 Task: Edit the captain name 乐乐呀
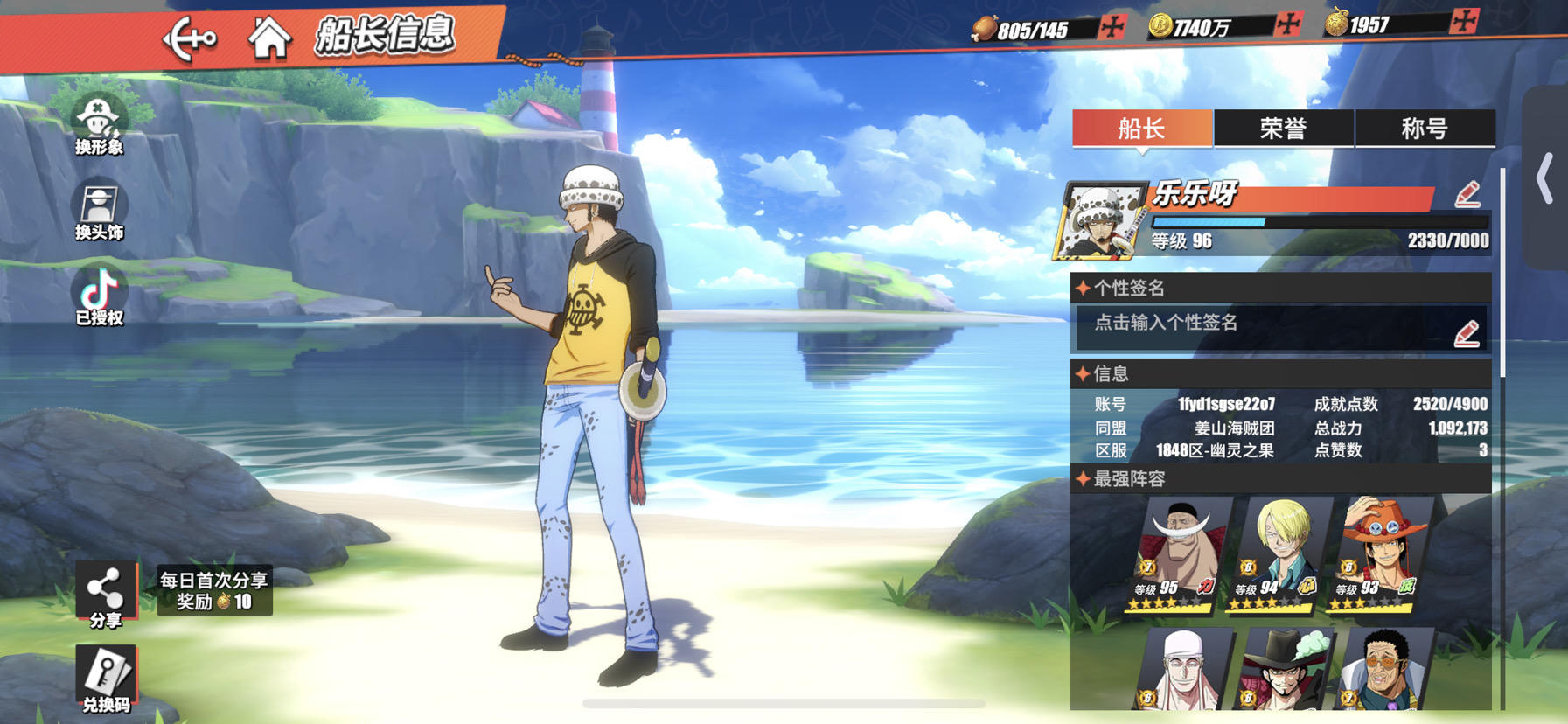1467,194
